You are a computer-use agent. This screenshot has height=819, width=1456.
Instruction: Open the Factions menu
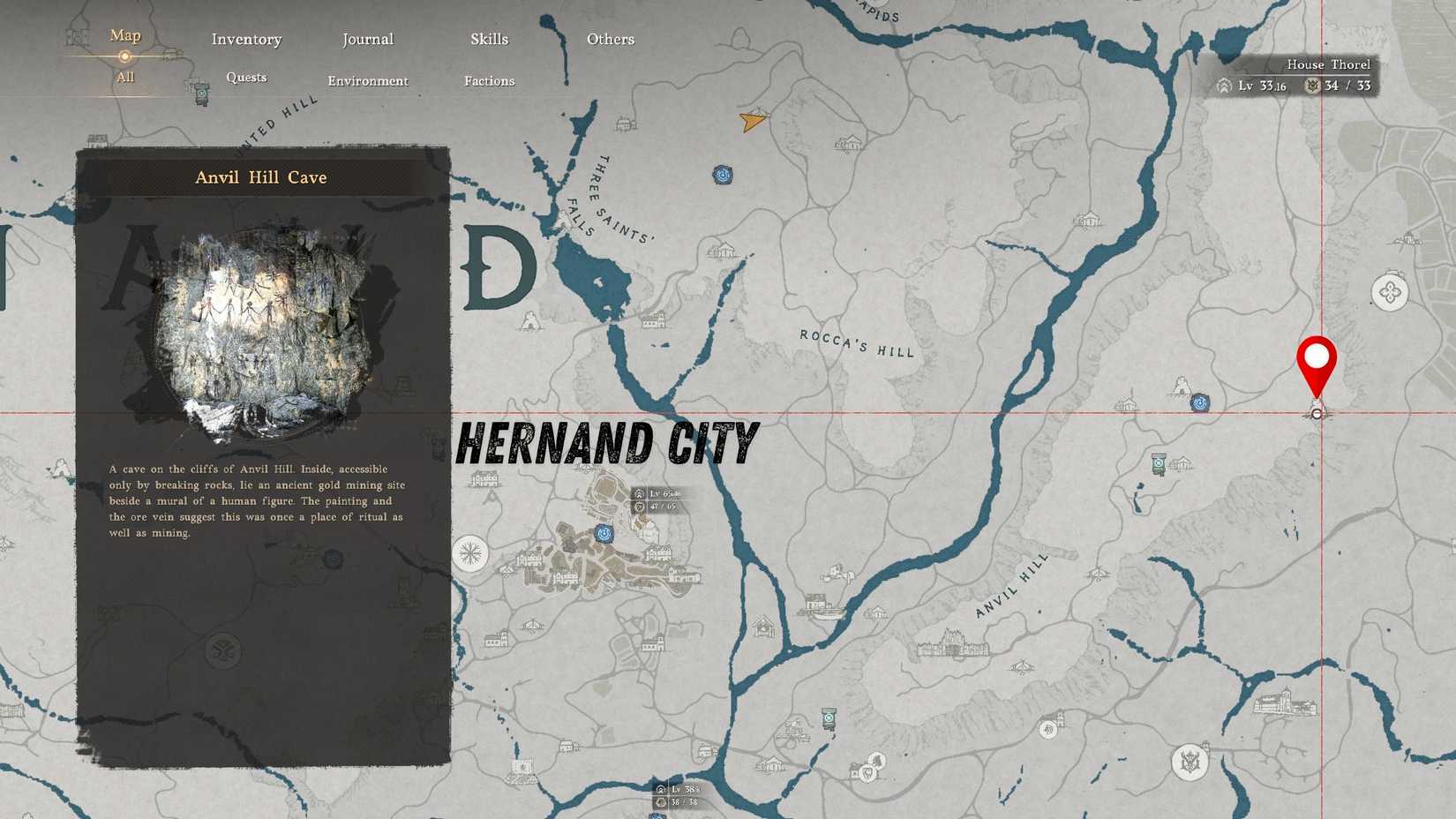tap(489, 80)
